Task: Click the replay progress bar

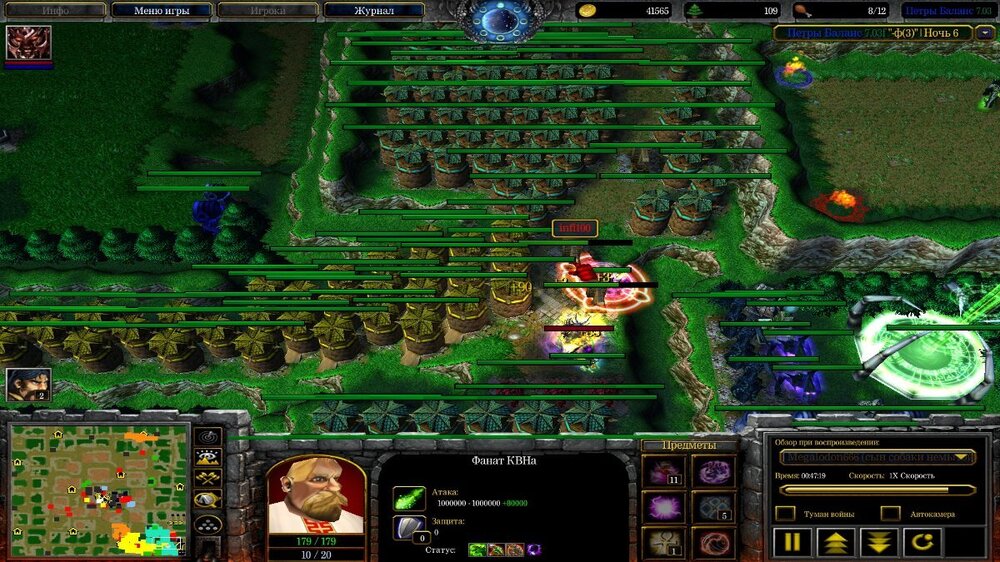Action: (x=877, y=490)
